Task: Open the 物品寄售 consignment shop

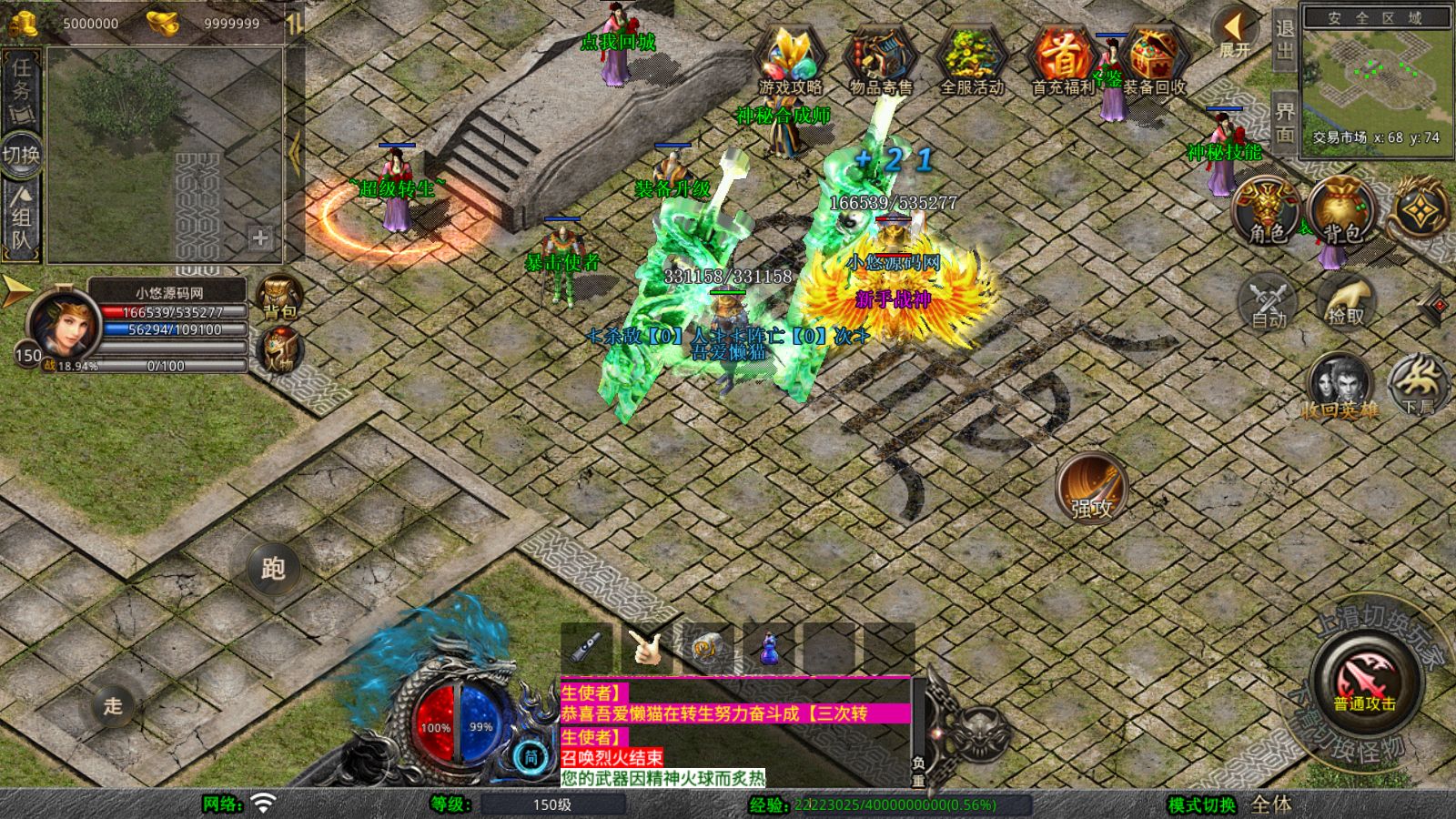Action: [x=880, y=59]
